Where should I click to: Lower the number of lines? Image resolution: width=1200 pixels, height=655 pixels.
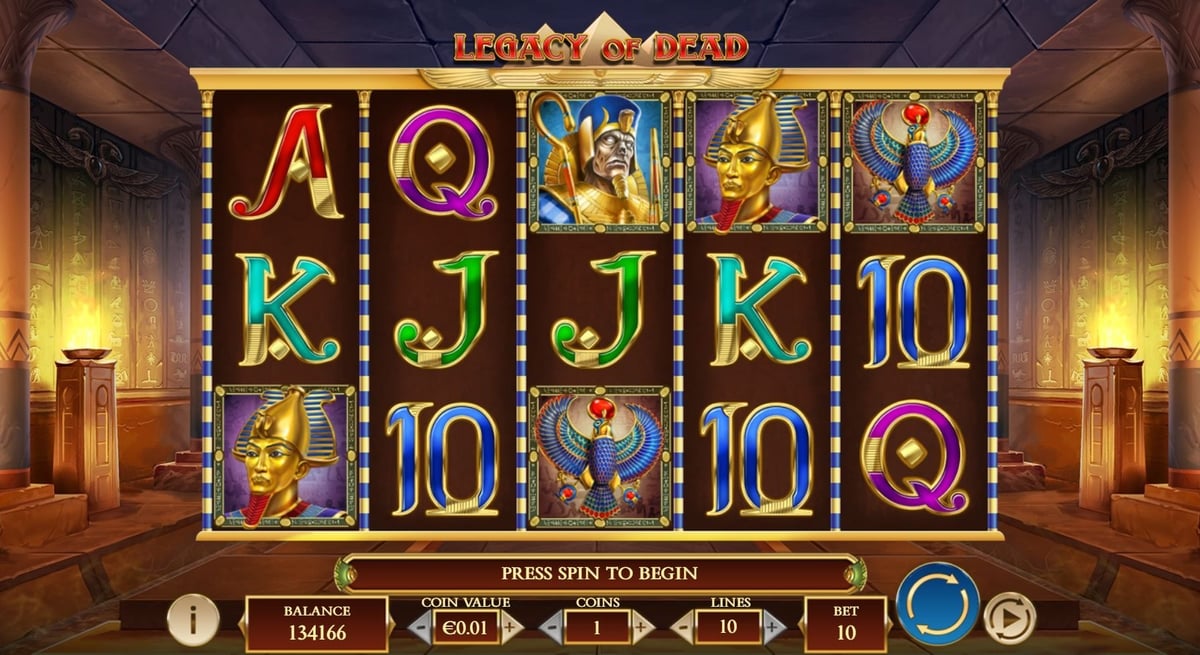click(x=683, y=628)
